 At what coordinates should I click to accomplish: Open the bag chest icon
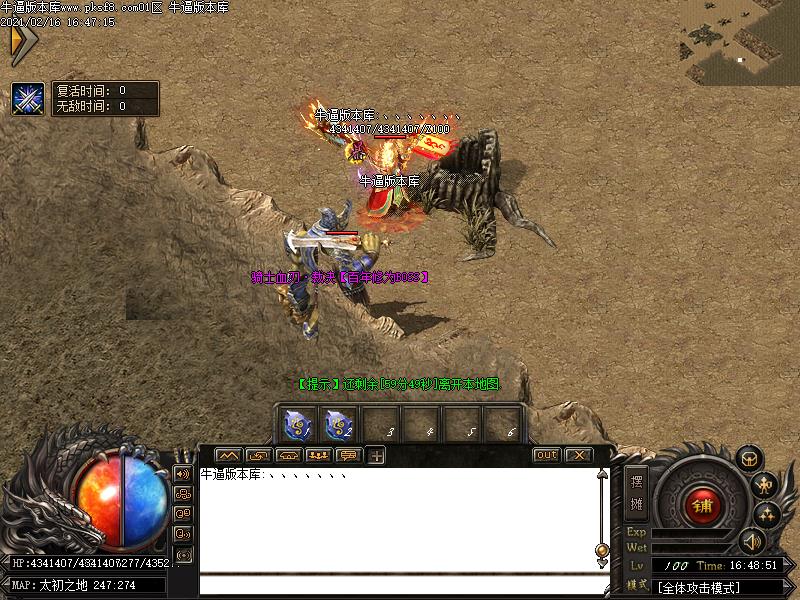[749, 459]
